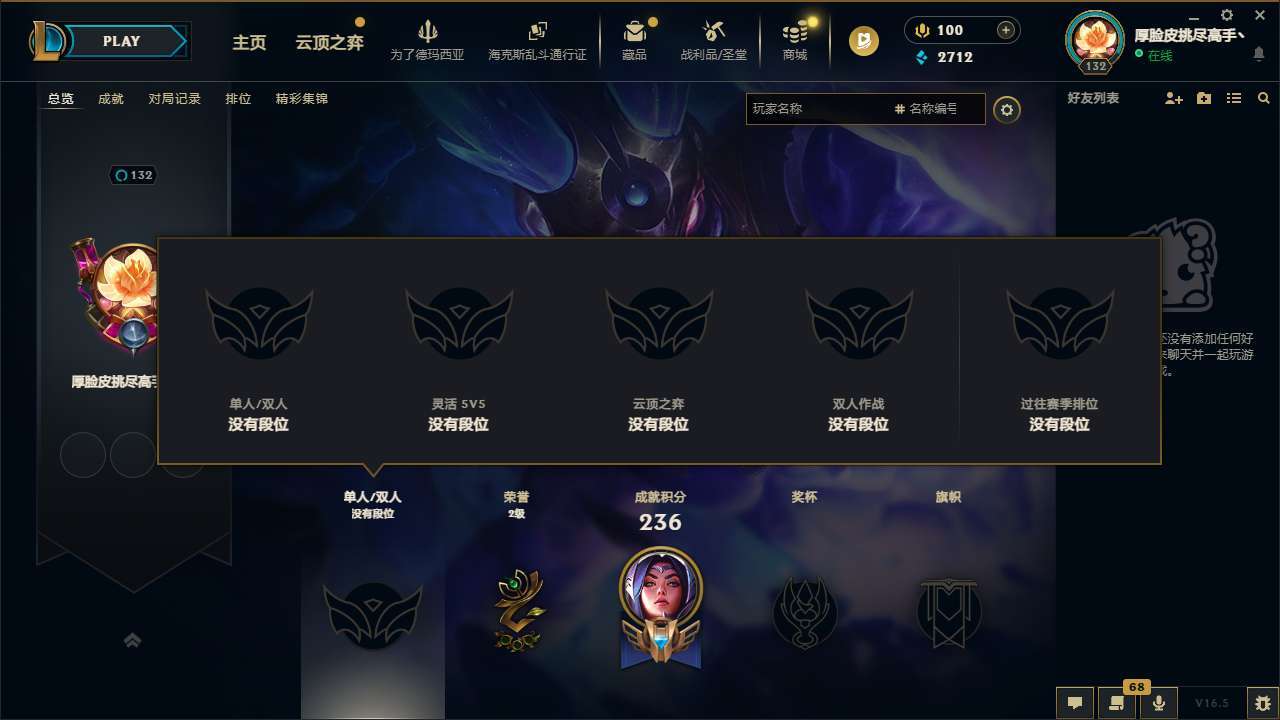Open player search settings gear dropdown
1280x720 pixels.
1007,110
